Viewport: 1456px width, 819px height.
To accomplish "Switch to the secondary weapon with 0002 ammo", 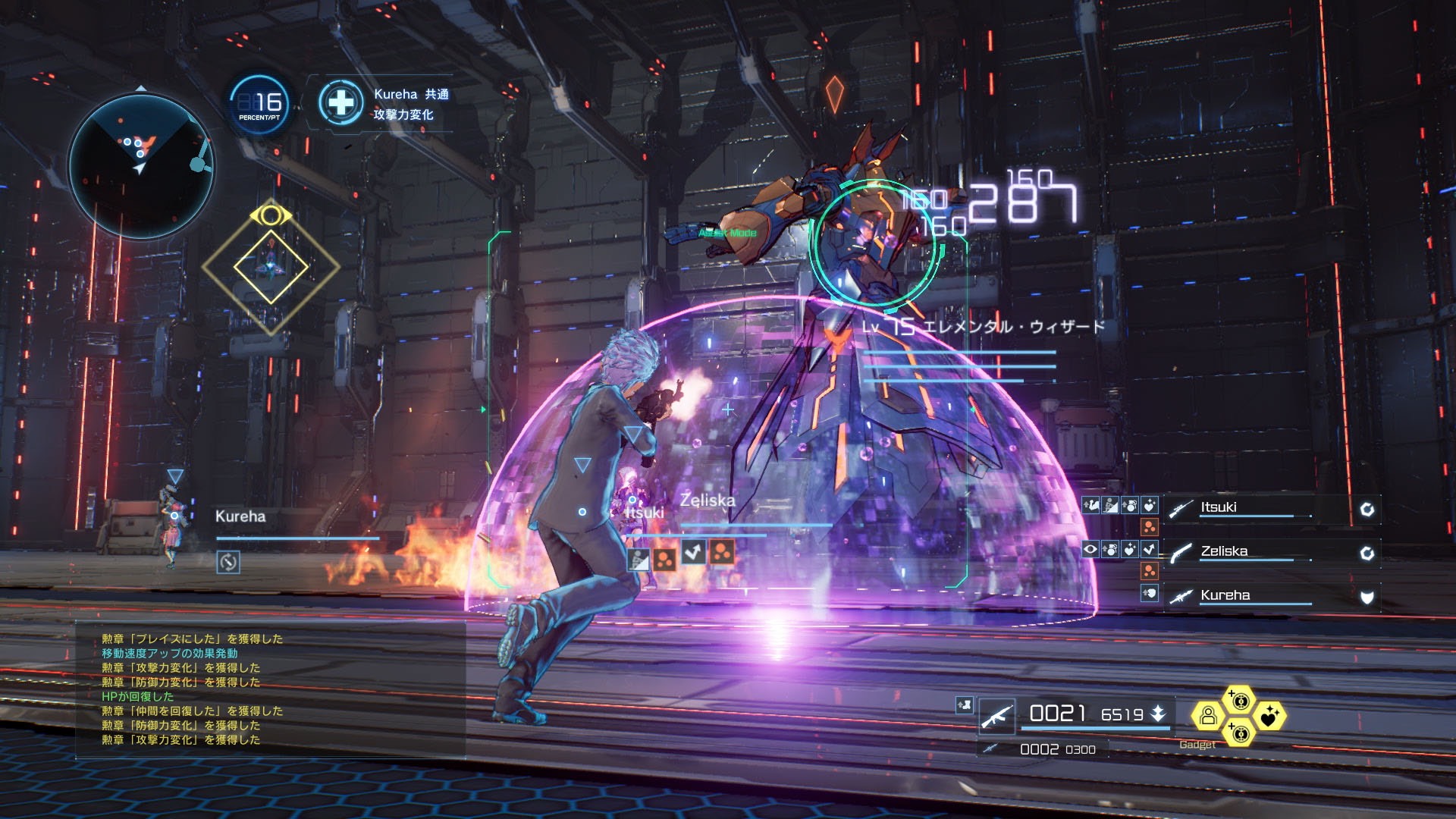I will pos(990,749).
